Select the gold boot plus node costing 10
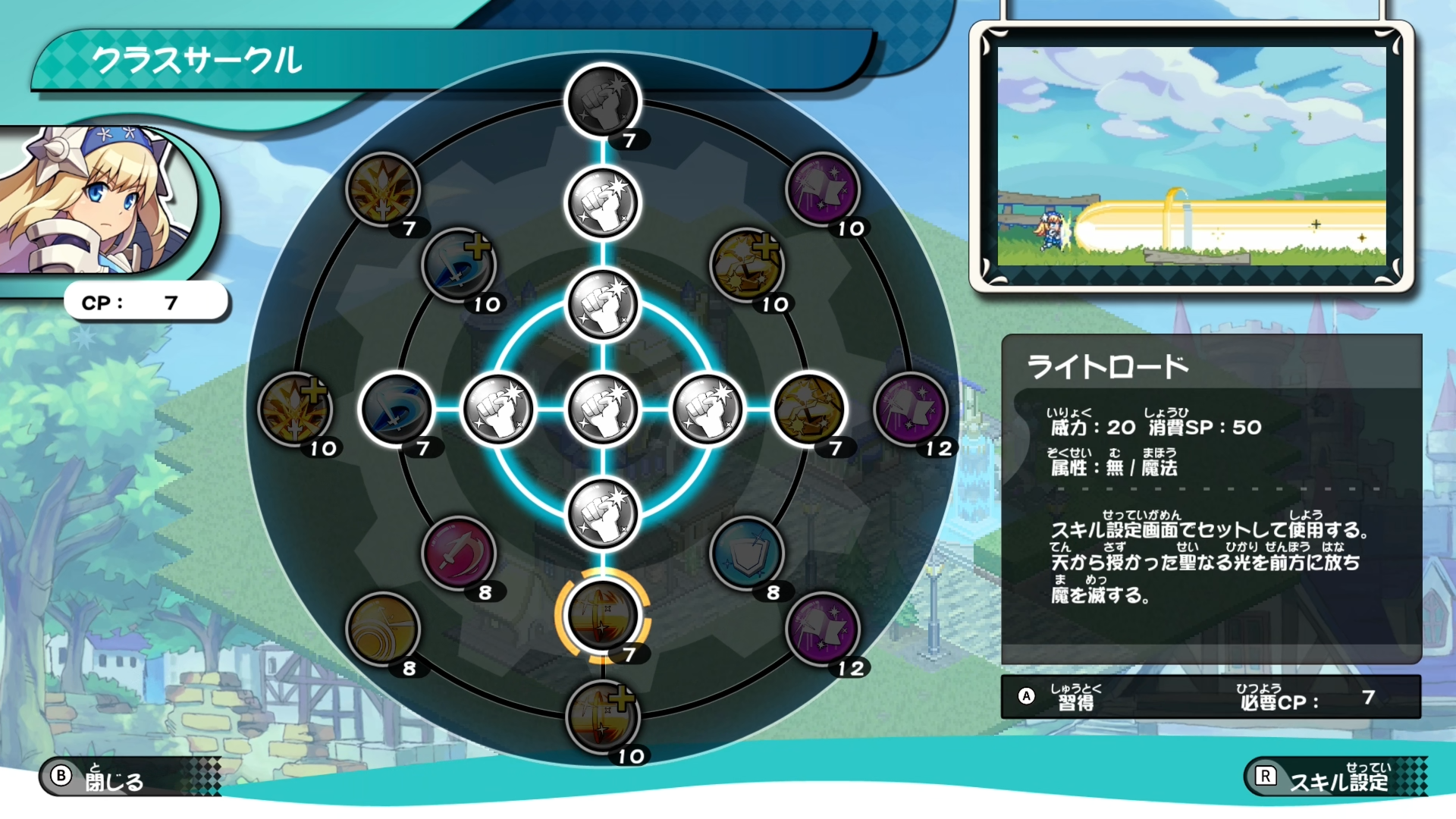 tap(746, 265)
